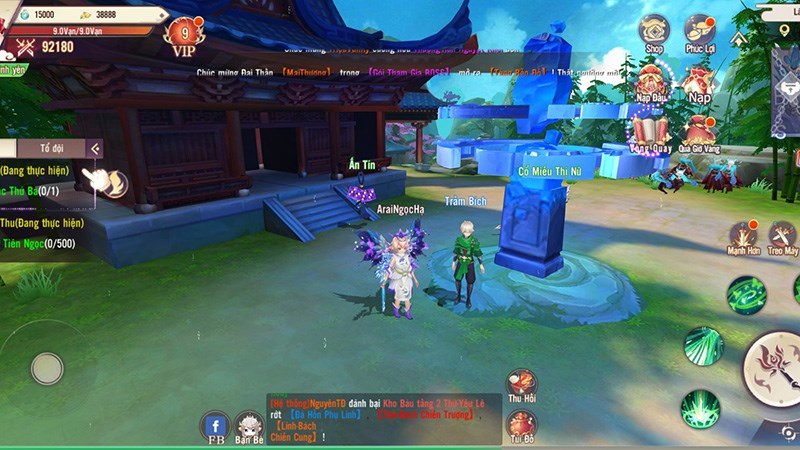800x450 pixels.
Task: Collapse the quest panel with the arrow
Action: (x=95, y=149)
